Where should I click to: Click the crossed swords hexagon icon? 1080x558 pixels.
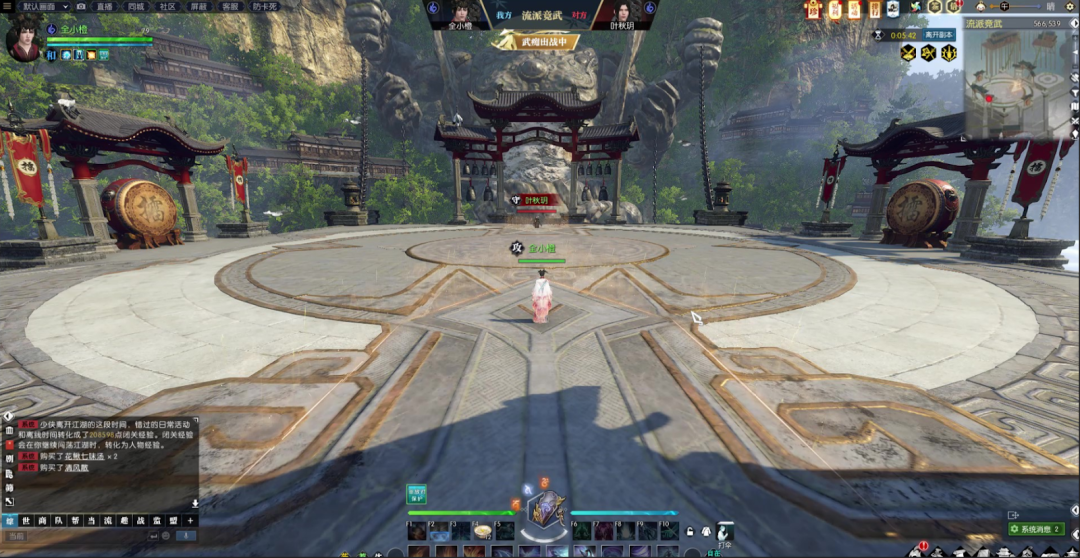[x=906, y=53]
